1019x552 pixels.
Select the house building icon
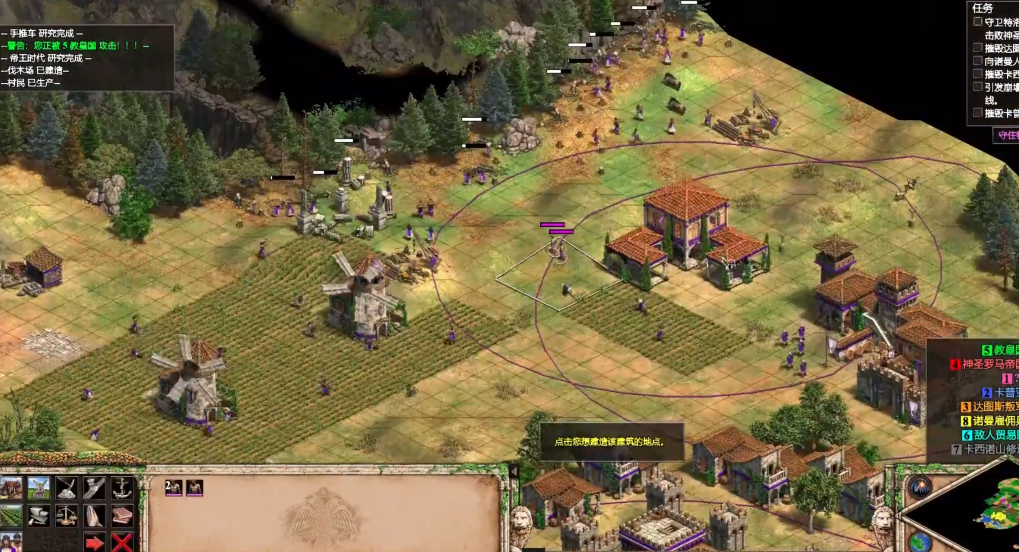12,488
